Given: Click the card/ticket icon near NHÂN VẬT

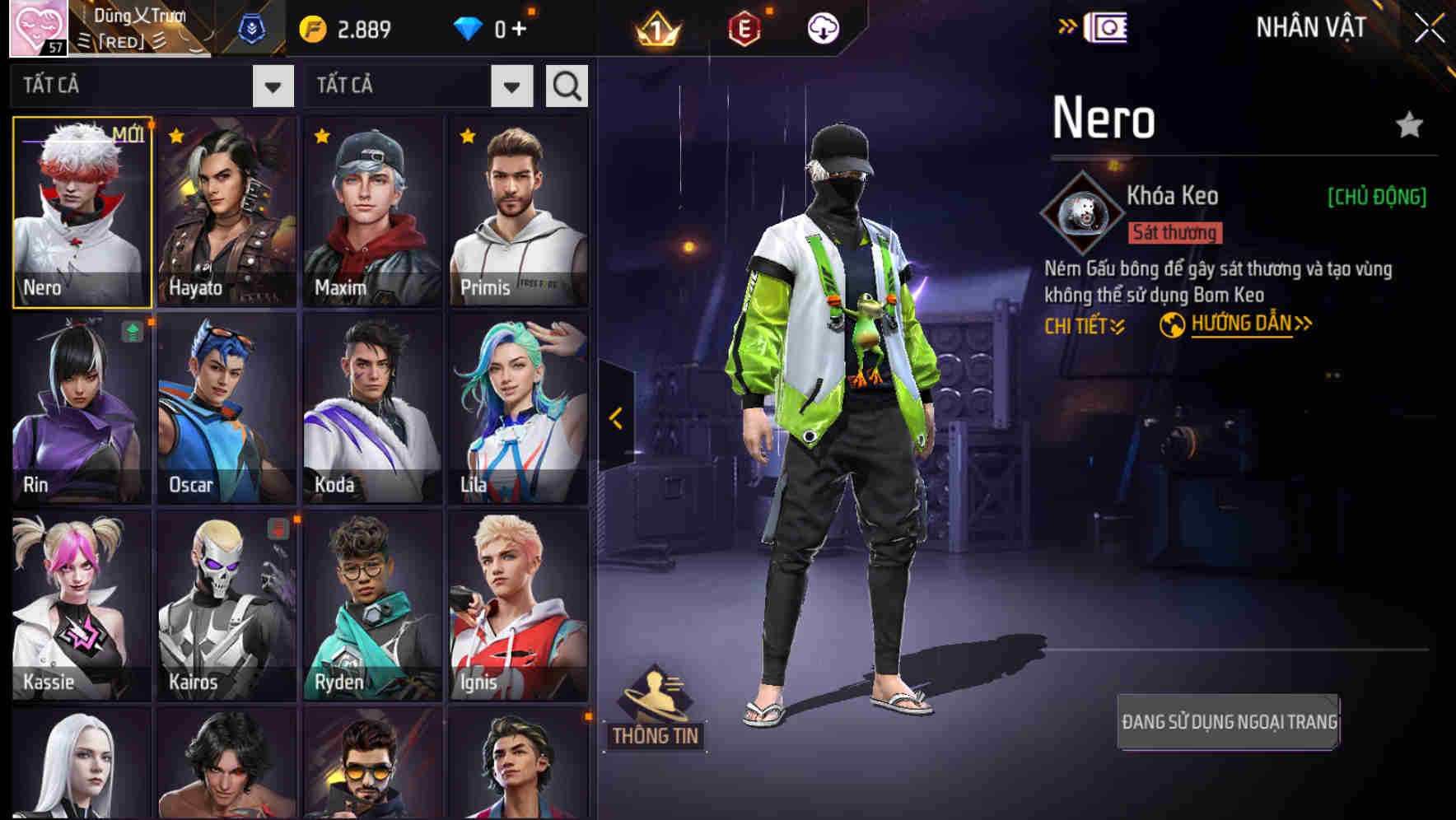Looking at the screenshot, I should click(1108, 26).
